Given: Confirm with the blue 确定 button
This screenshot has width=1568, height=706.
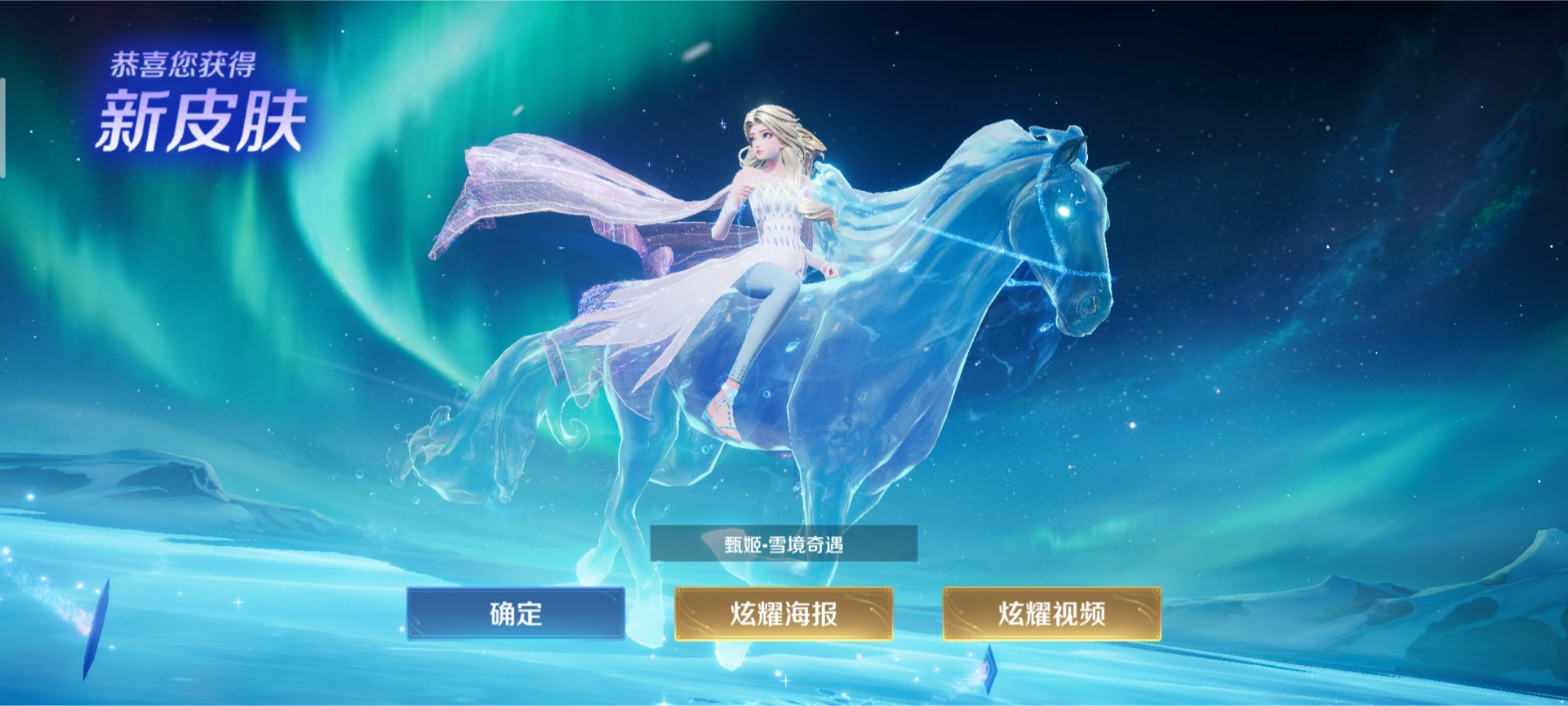Looking at the screenshot, I should [x=516, y=613].
